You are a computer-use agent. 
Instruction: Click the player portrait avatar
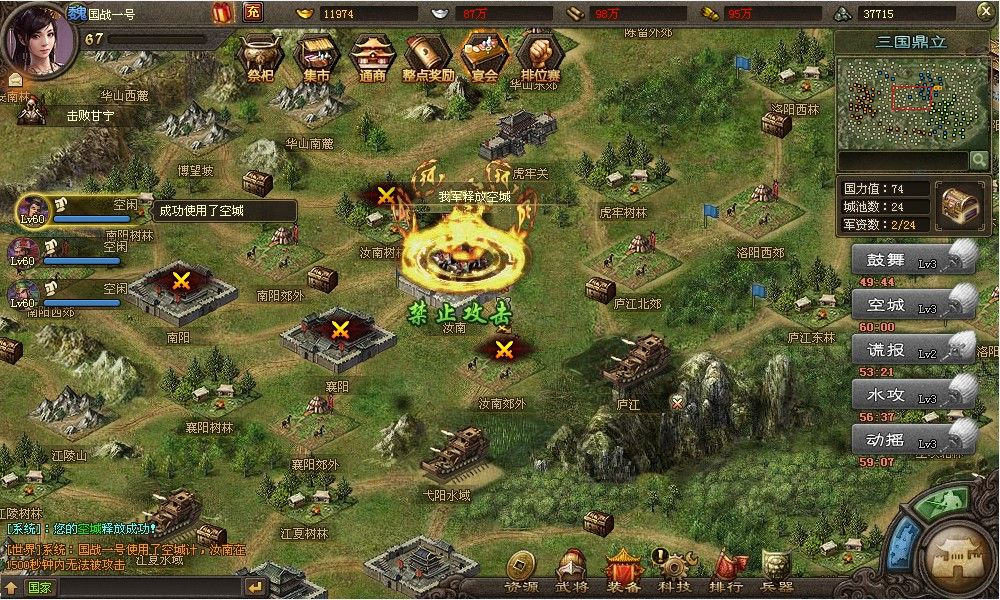[x=40, y=38]
